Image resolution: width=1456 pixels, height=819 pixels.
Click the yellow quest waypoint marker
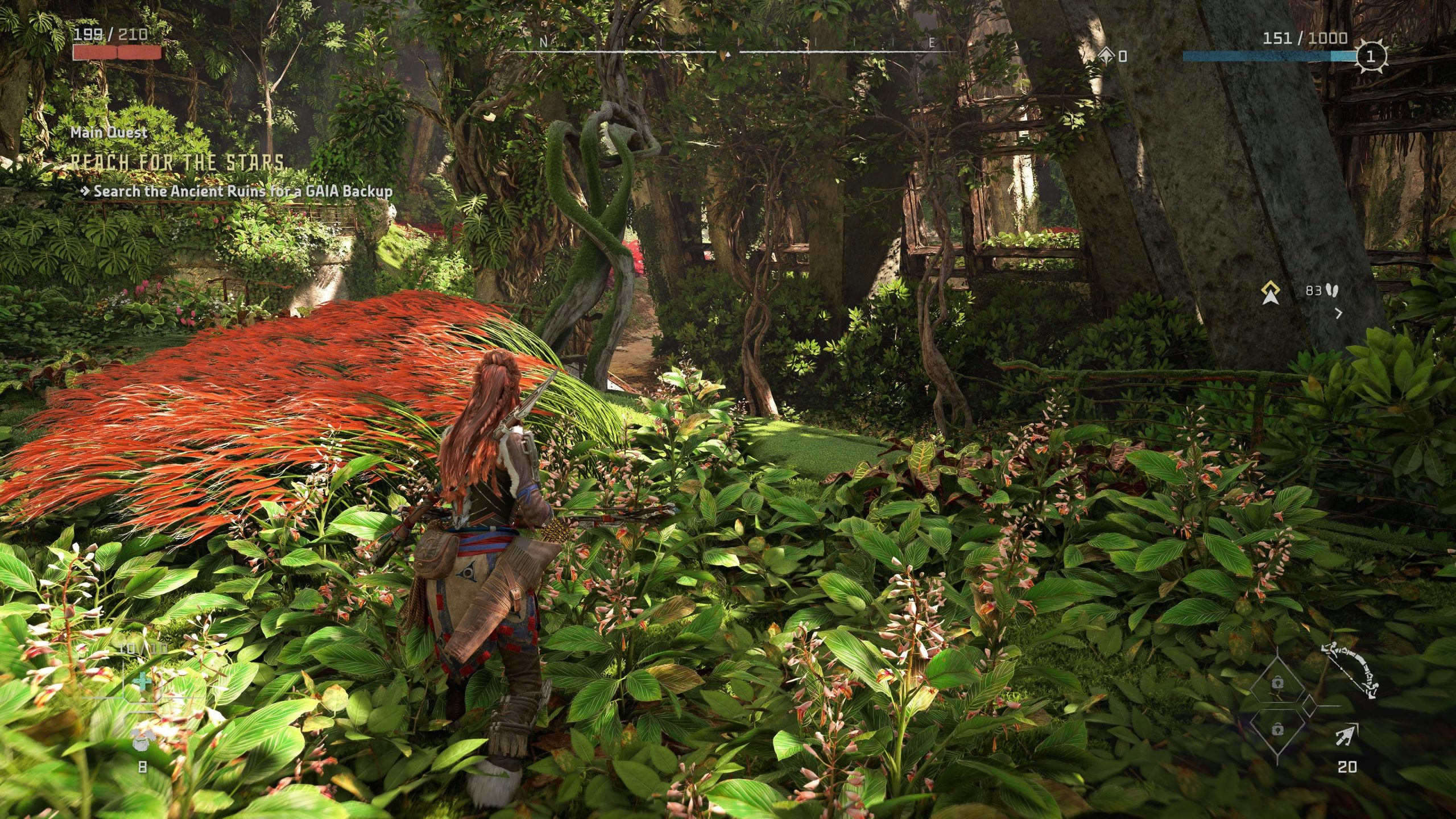click(1271, 292)
